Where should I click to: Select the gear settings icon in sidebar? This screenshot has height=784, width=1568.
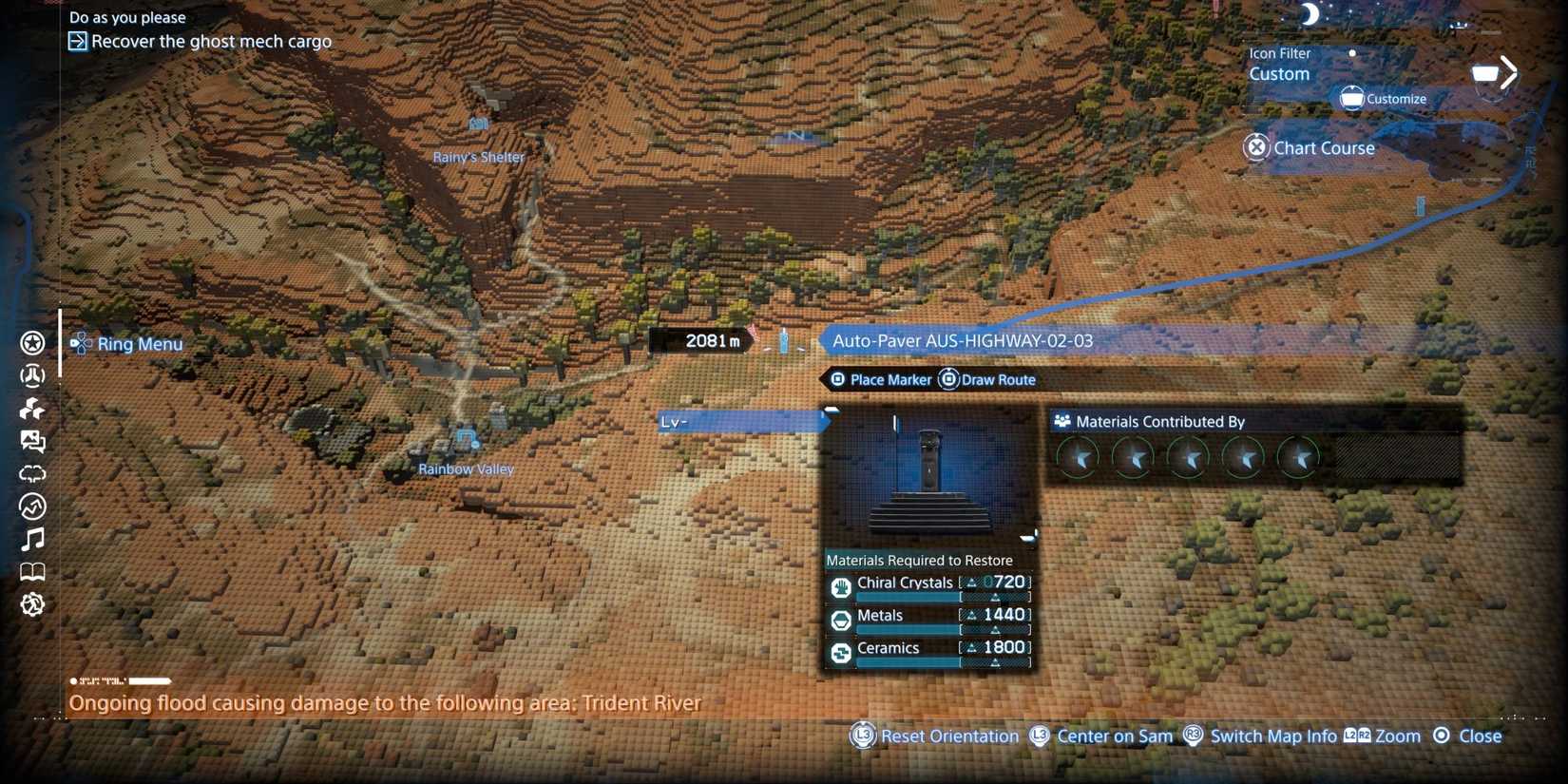(x=32, y=603)
